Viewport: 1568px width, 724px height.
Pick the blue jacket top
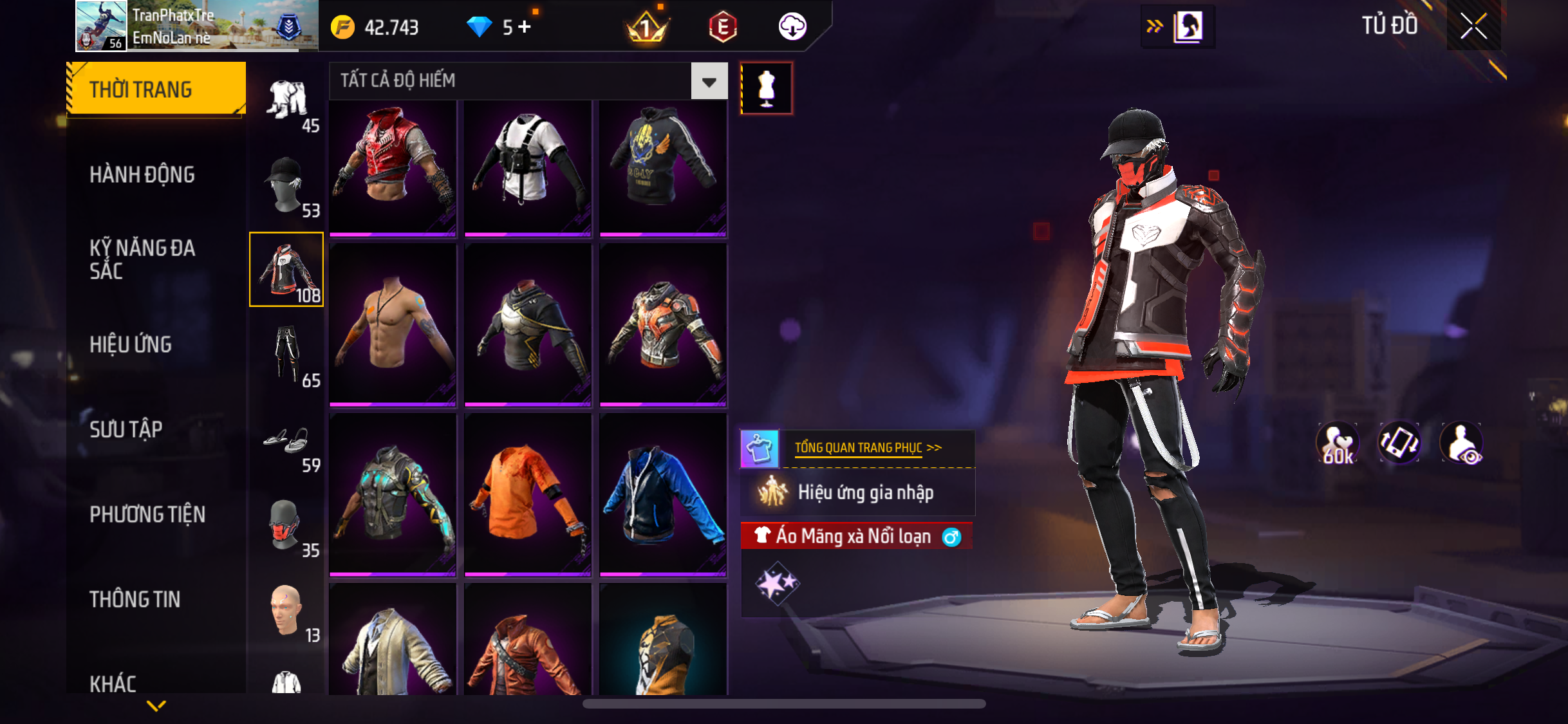click(x=663, y=494)
